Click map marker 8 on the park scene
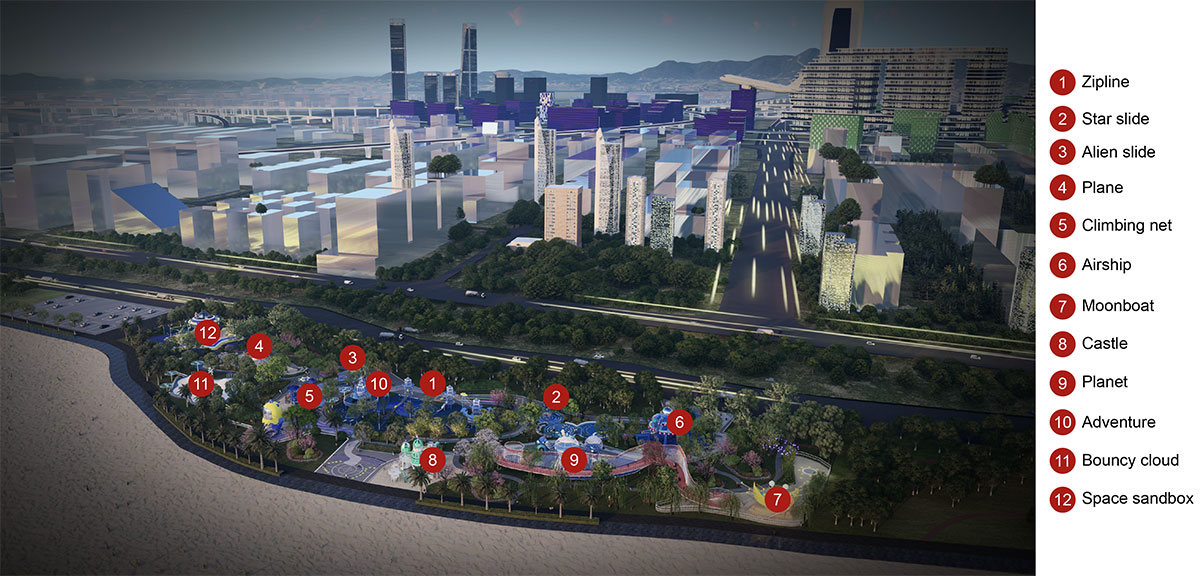This screenshot has height=576, width=1200. [432, 461]
